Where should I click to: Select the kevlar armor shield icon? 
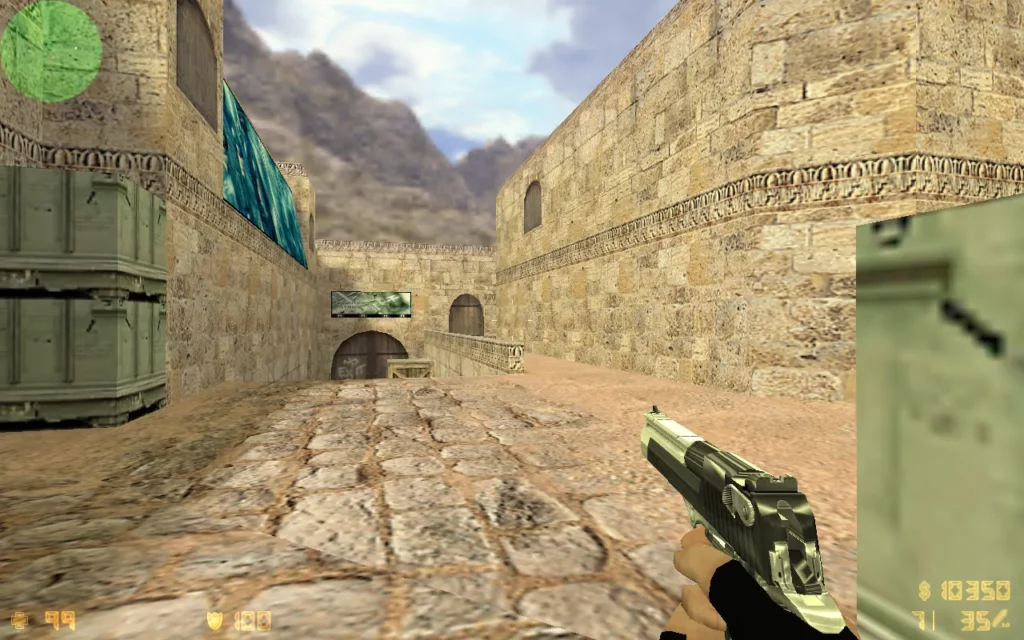tap(215, 620)
